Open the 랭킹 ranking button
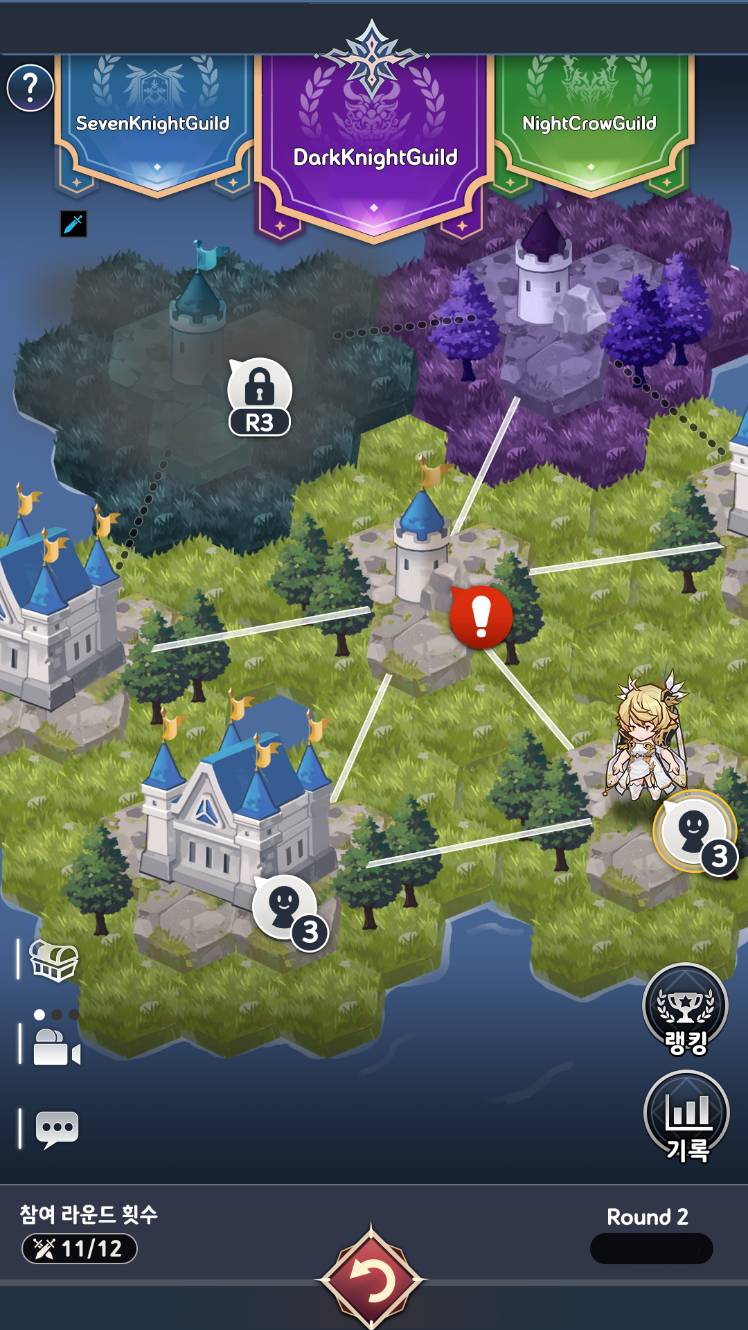 685,1008
